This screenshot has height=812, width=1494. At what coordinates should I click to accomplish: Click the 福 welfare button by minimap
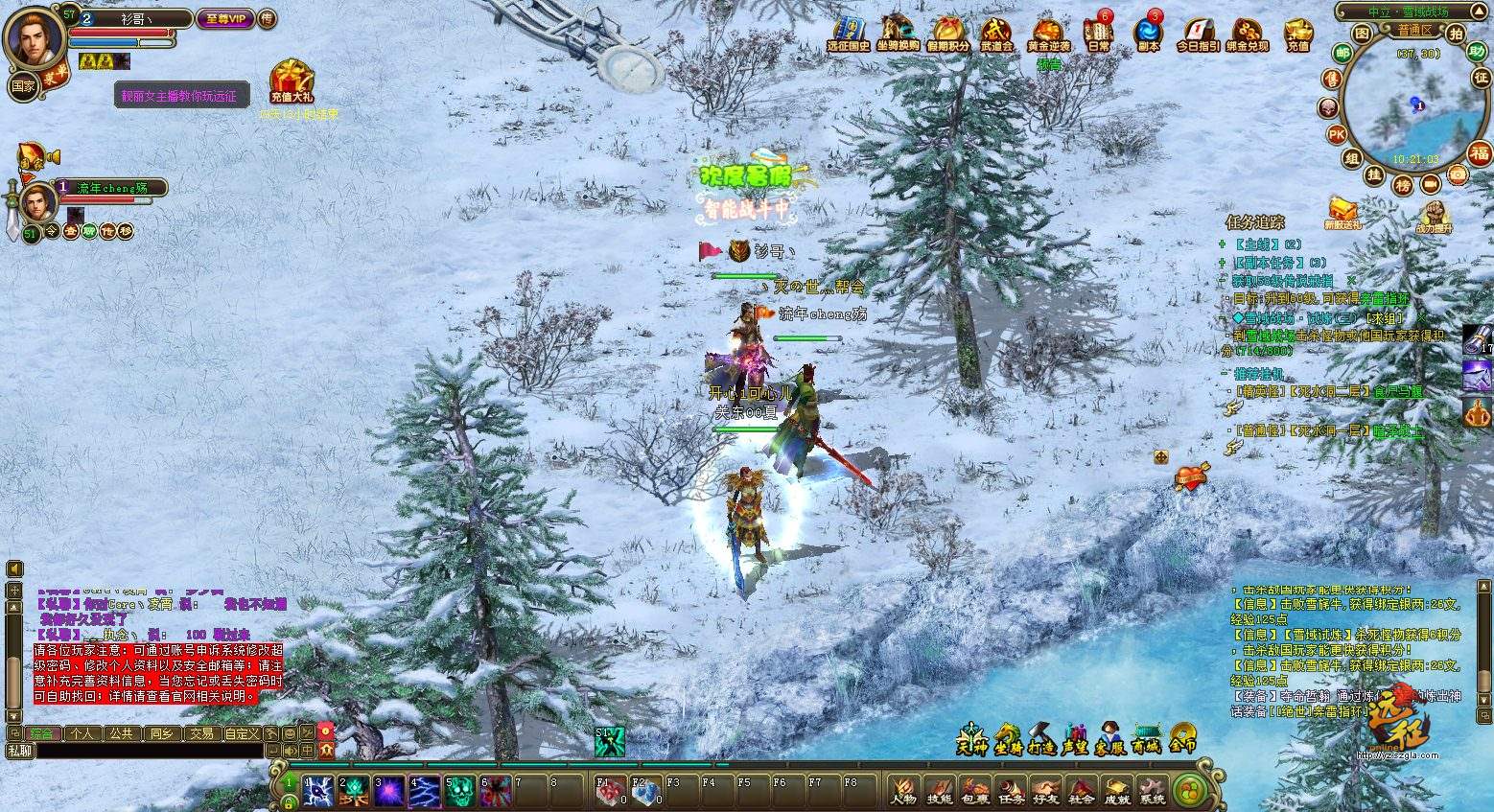(x=1480, y=153)
